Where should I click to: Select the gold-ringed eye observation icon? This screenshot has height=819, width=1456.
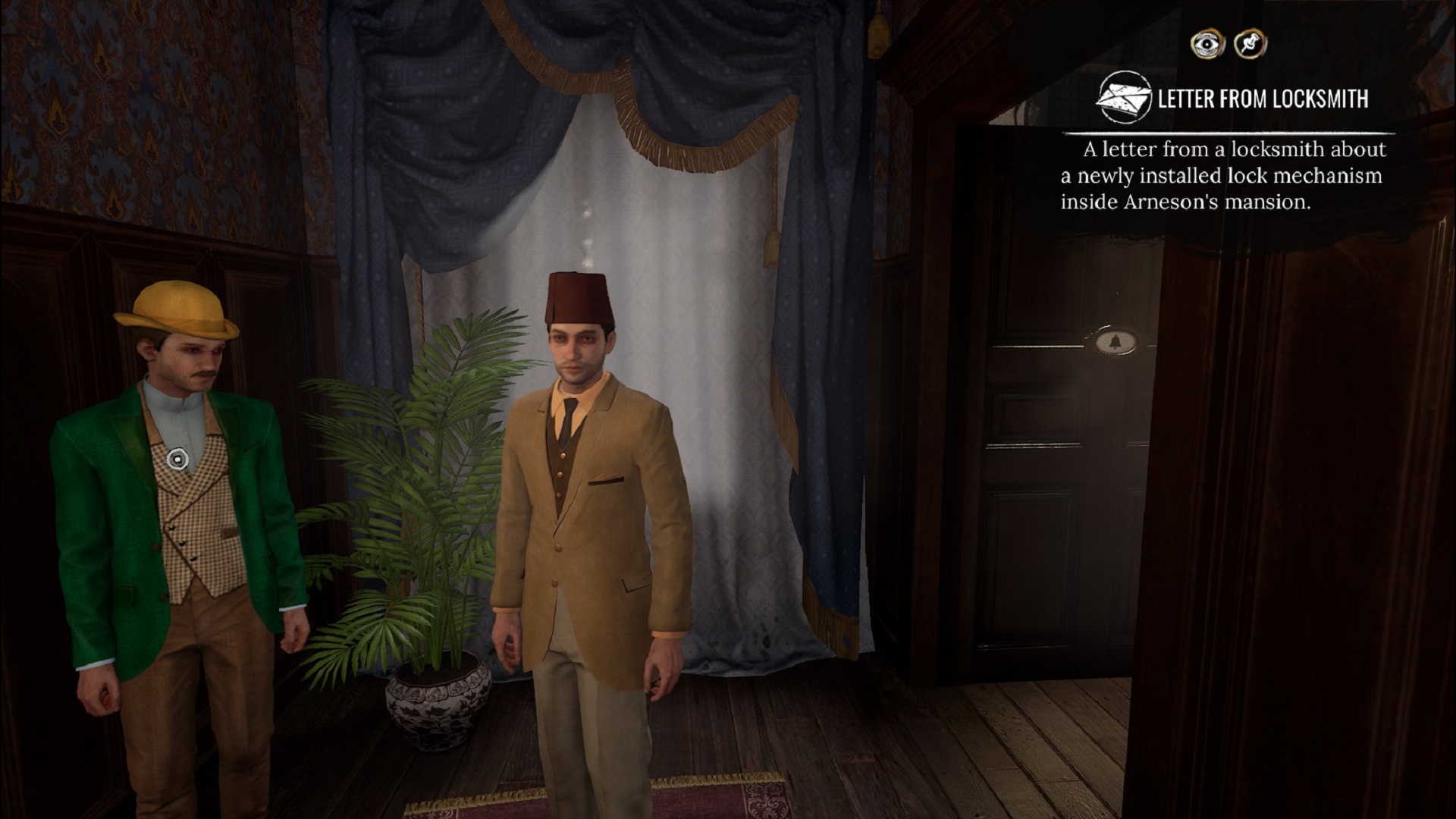tap(1207, 43)
